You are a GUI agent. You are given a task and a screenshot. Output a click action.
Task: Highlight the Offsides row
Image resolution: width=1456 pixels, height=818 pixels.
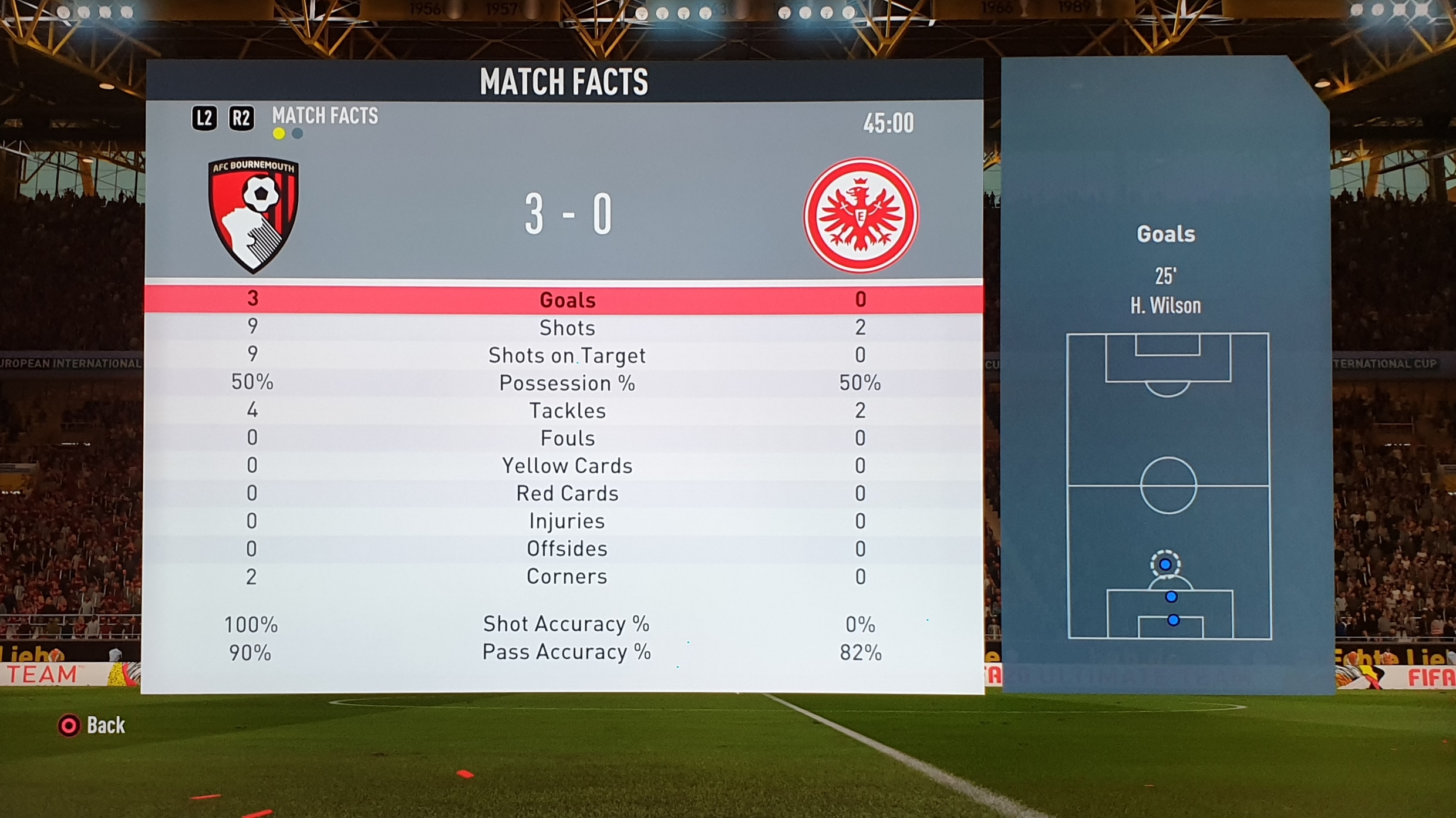click(x=567, y=548)
